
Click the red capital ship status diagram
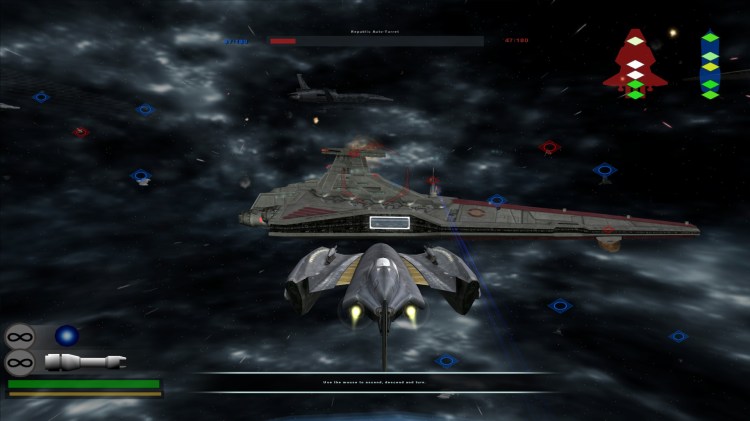tap(632, 64)
